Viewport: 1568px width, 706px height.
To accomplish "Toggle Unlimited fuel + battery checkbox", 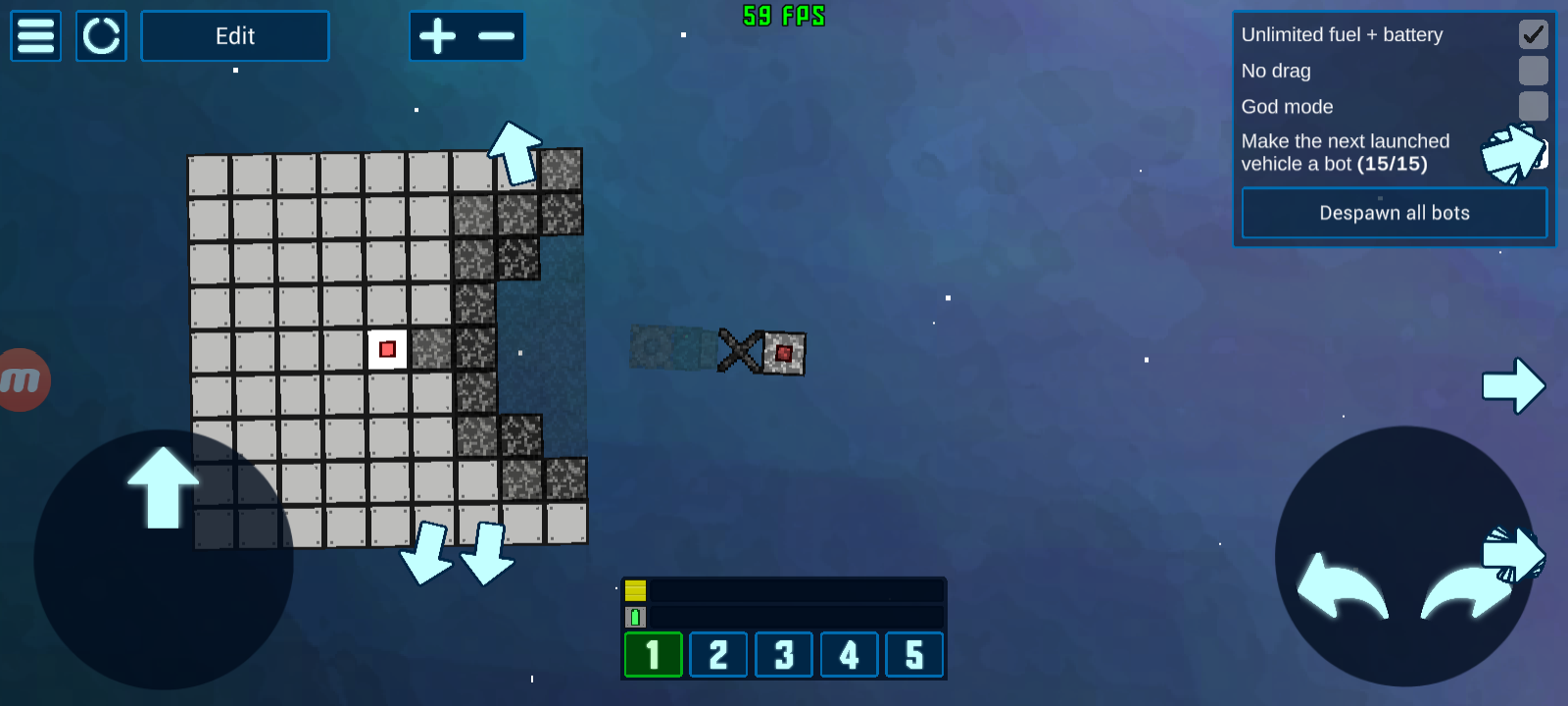I will 1533,34.
